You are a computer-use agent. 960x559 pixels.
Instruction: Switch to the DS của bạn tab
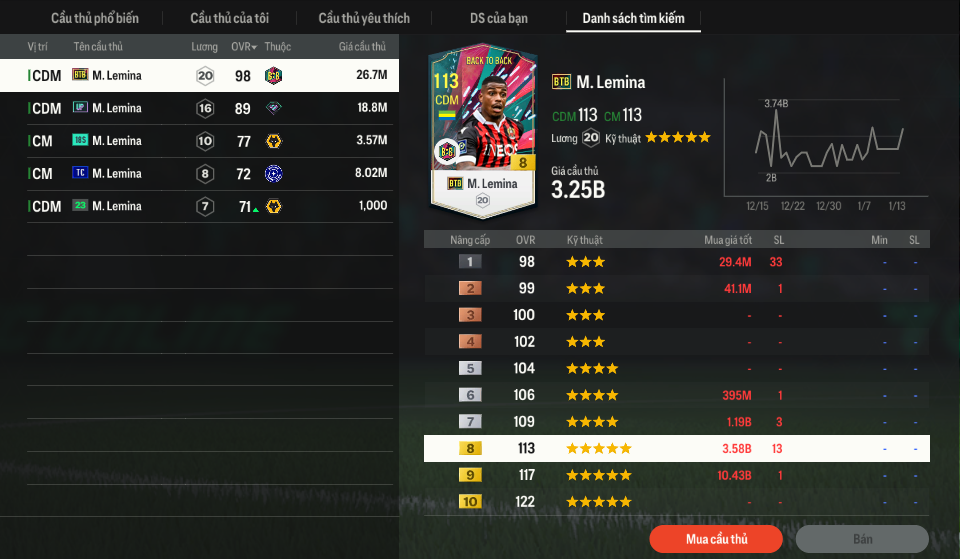tap(499, 18)
